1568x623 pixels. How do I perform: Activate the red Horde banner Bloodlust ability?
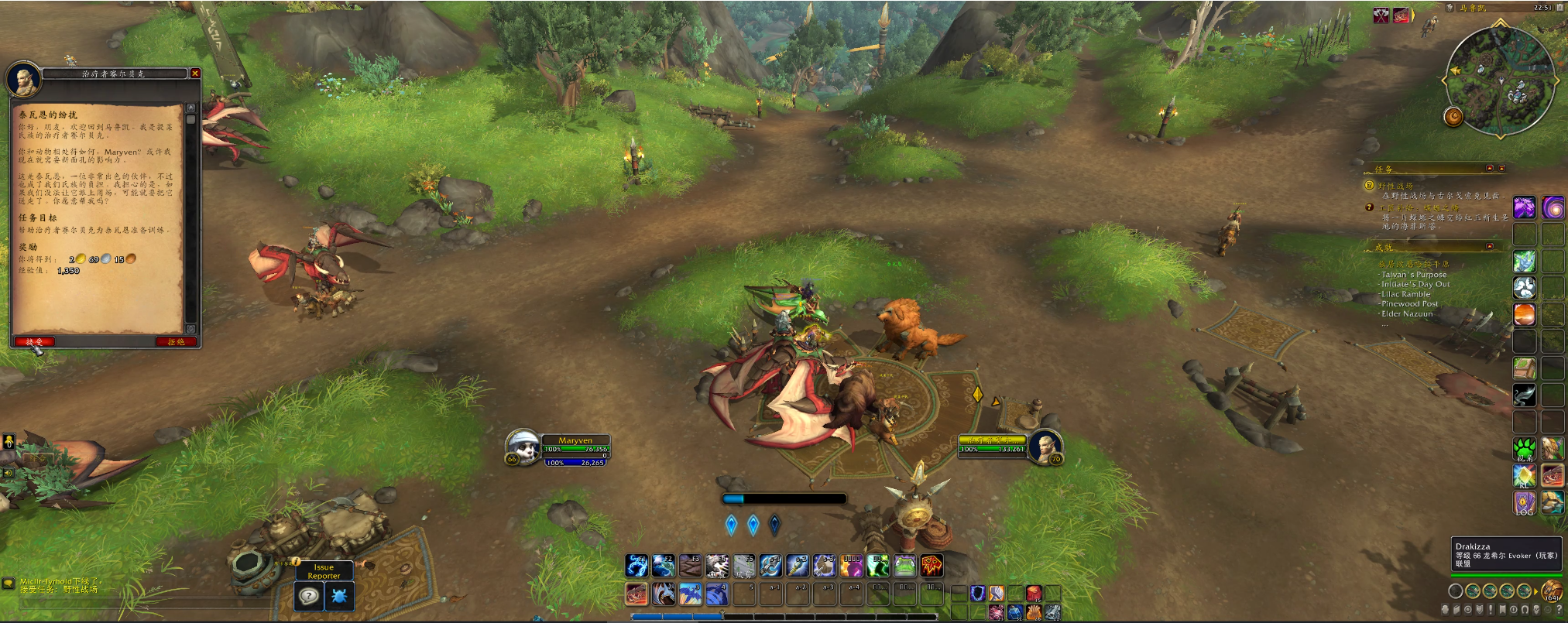[932, 566]
